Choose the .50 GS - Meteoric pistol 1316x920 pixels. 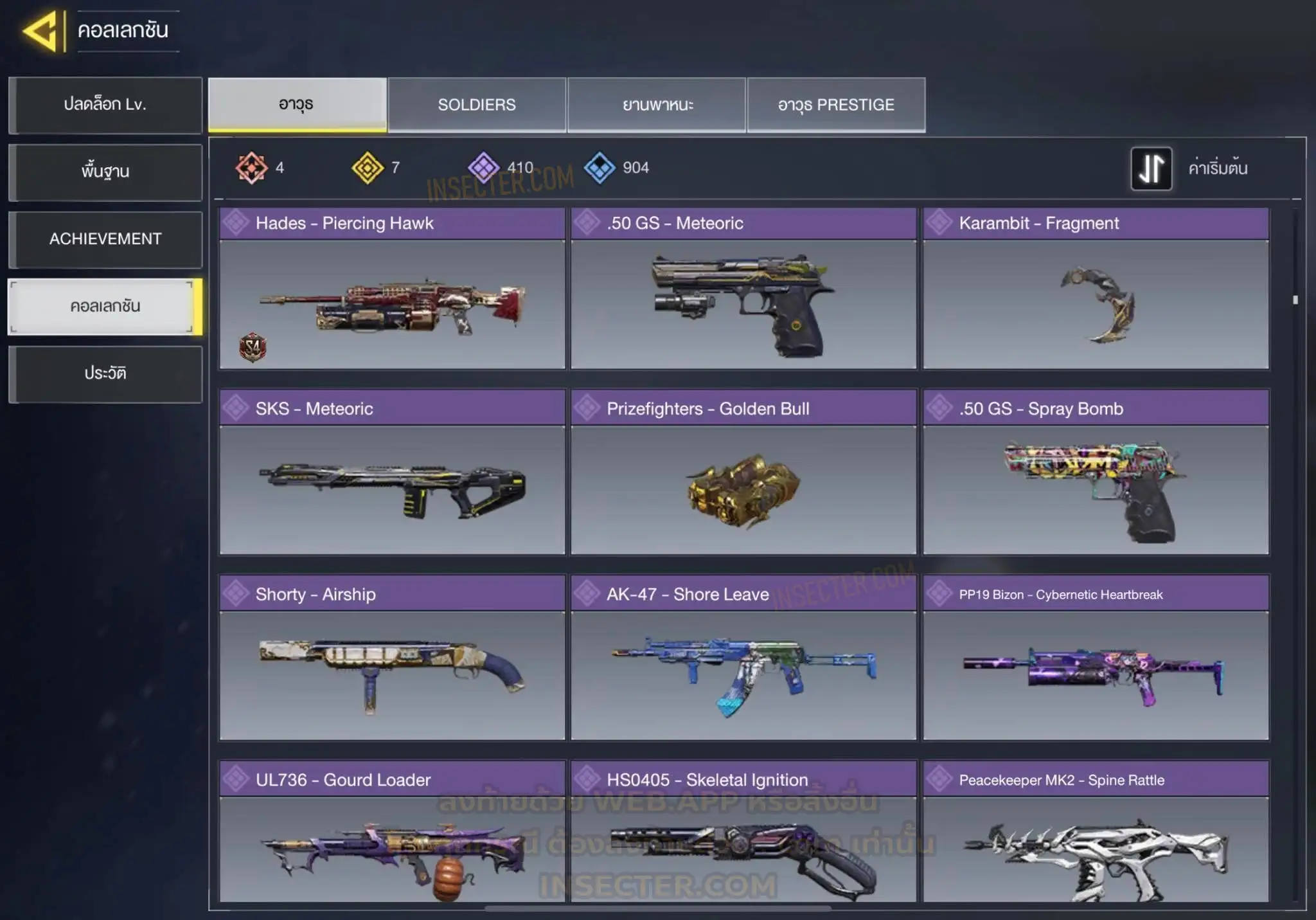(x=743, y=288)
